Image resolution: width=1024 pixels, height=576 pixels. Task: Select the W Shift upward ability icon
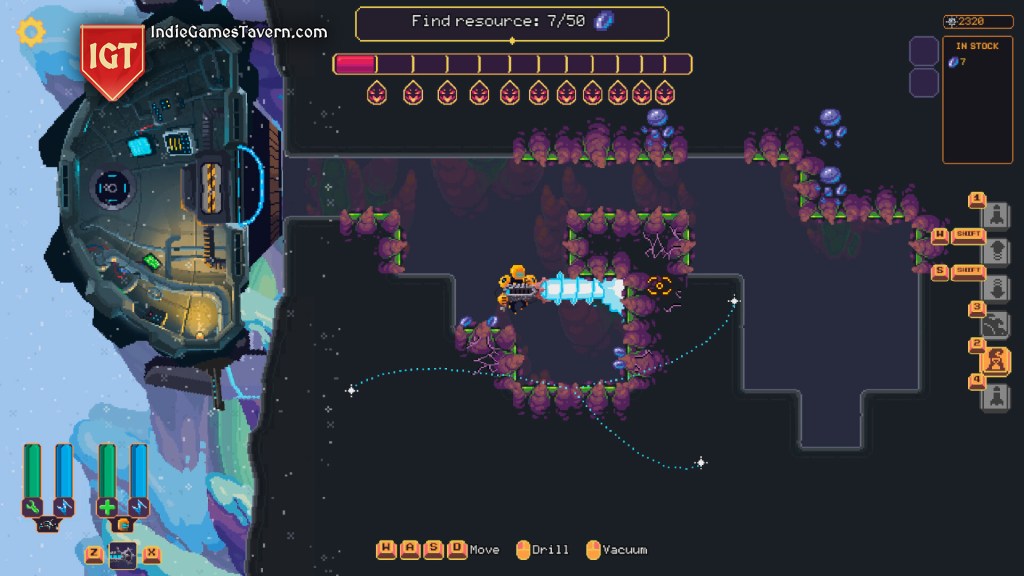[x=996, y=250]
